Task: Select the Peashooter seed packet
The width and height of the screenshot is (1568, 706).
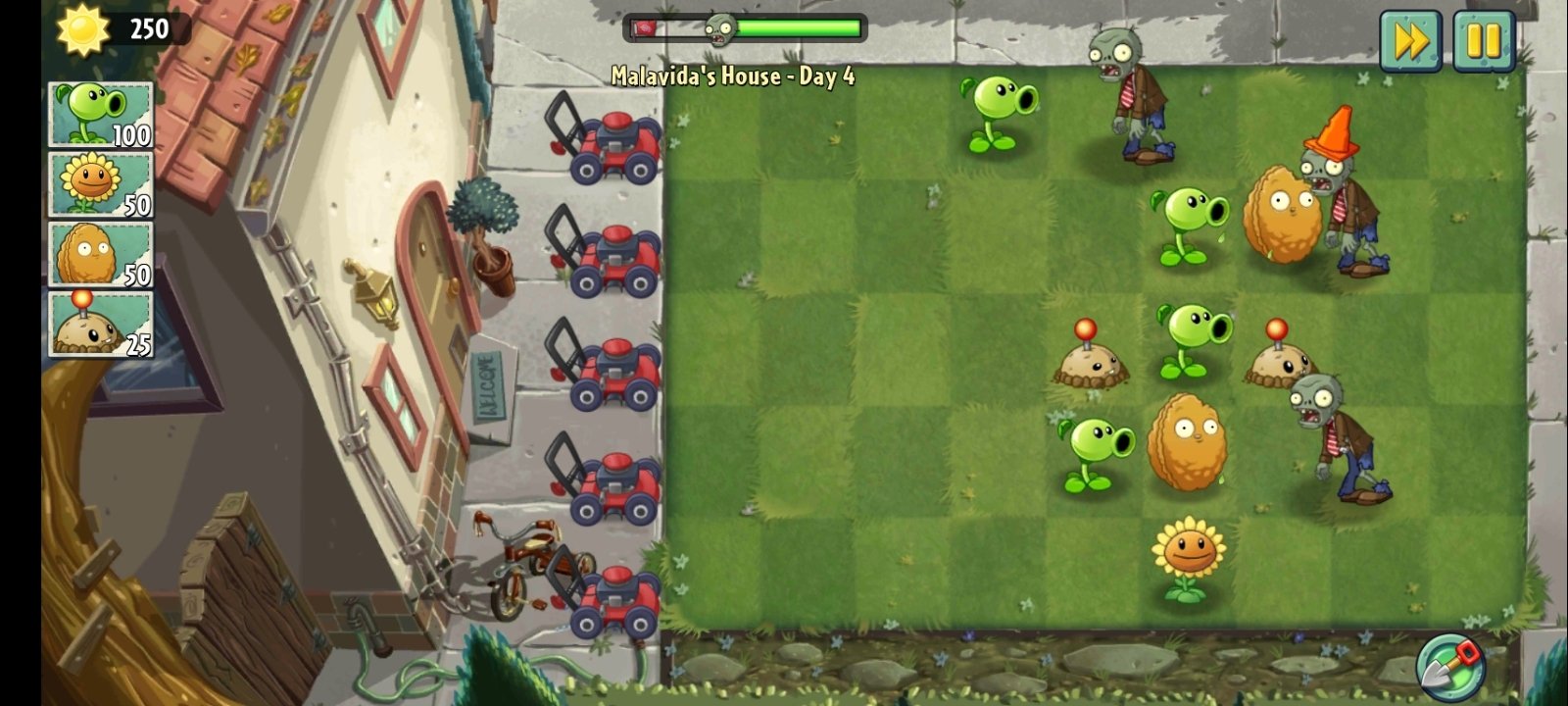Action: 98,113
